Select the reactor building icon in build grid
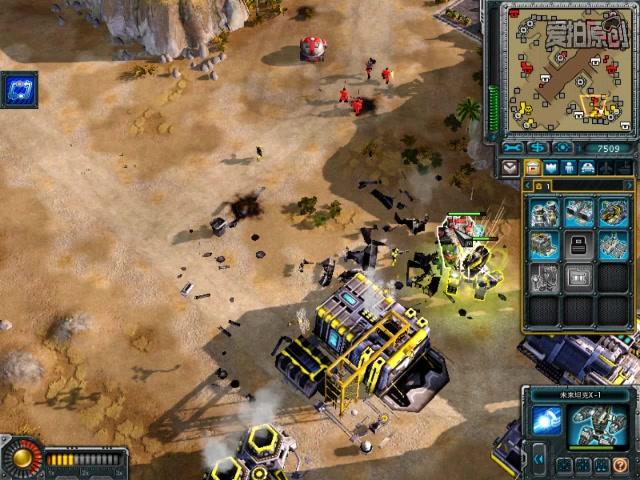This screenshot has width=640, height=480. (545, 212)
